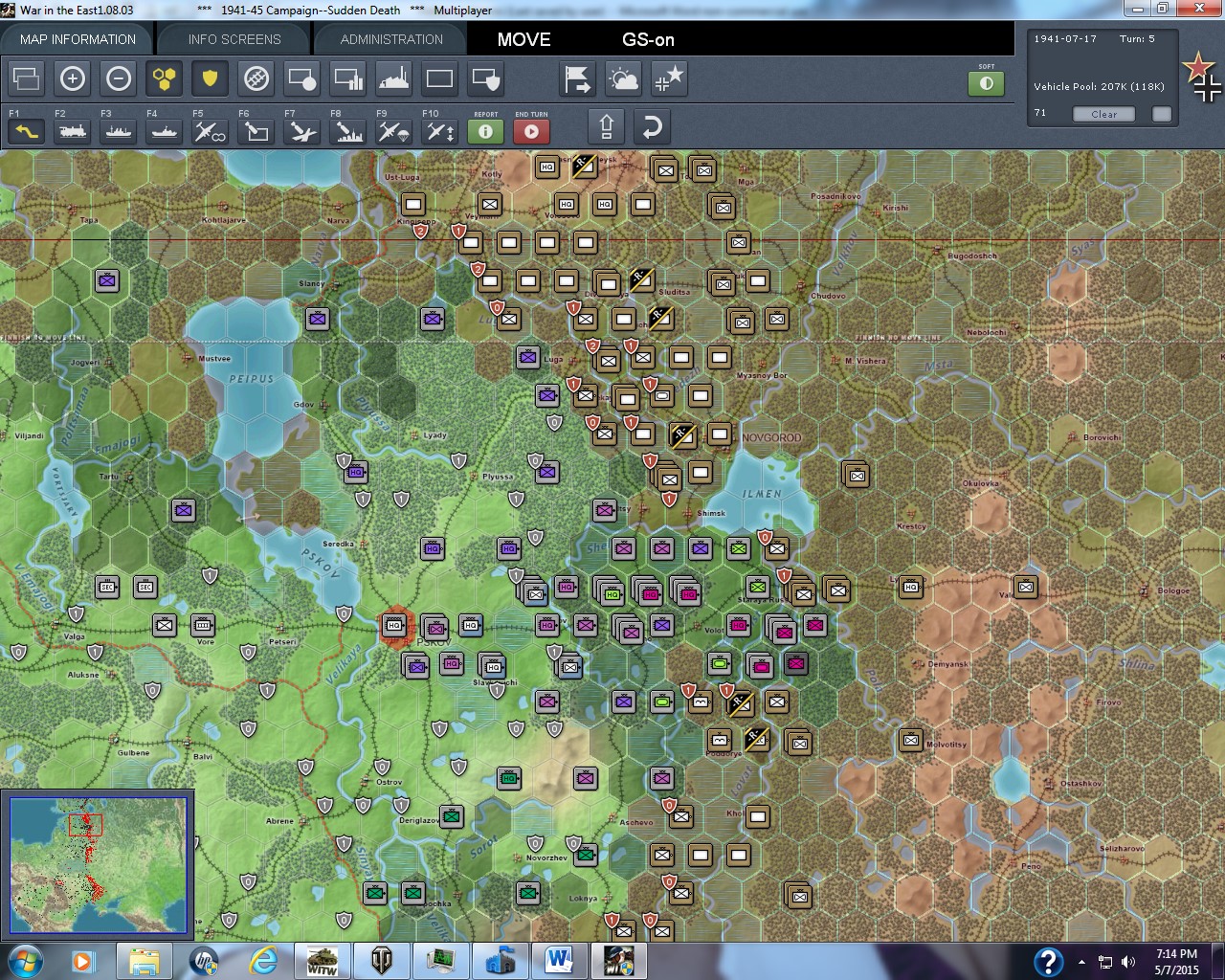This screenshot has width=1225, height=980.
Task: Select rail transport mode F2
Action: point(72,130)
